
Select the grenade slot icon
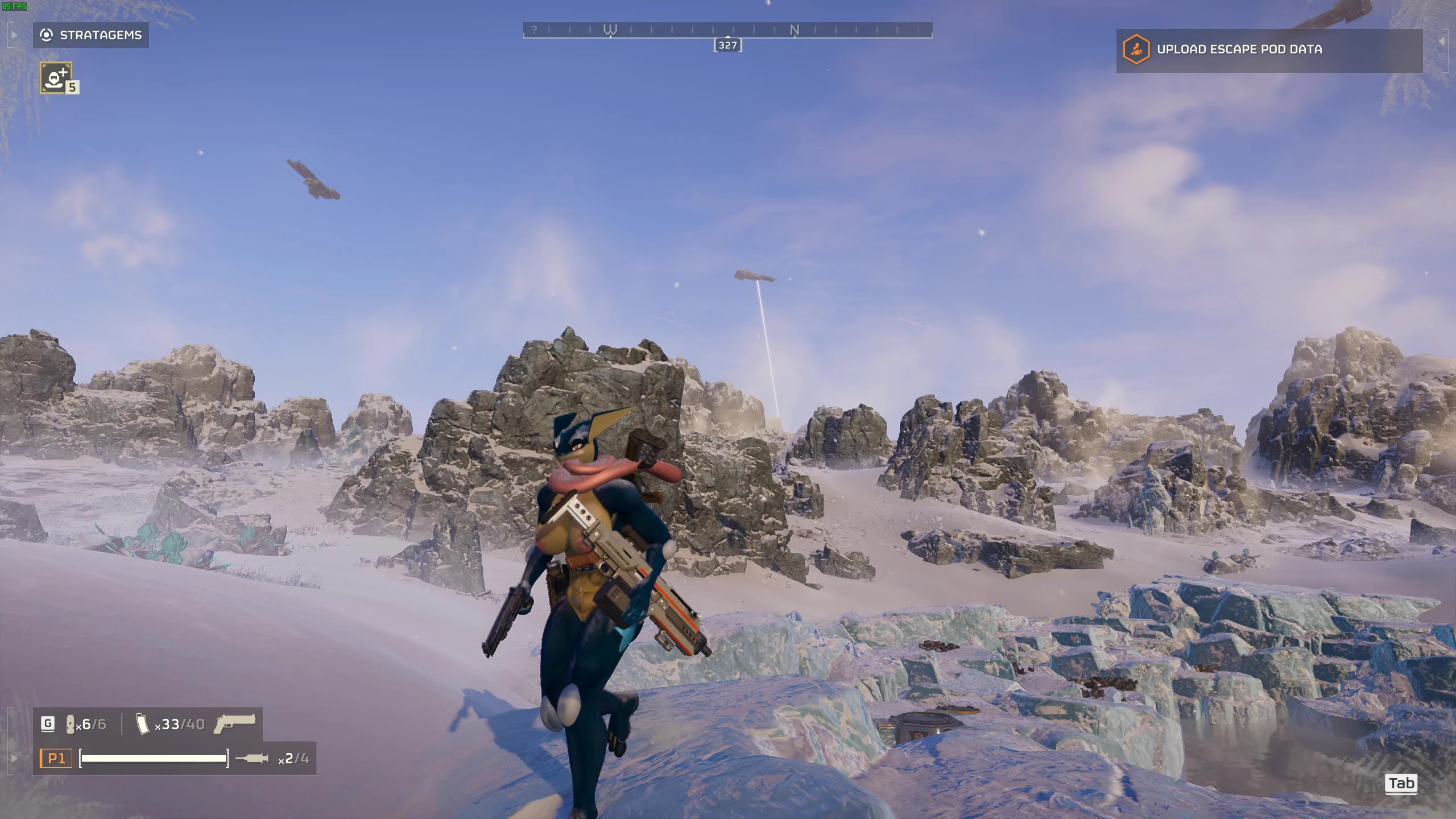[x=71, y=724]
